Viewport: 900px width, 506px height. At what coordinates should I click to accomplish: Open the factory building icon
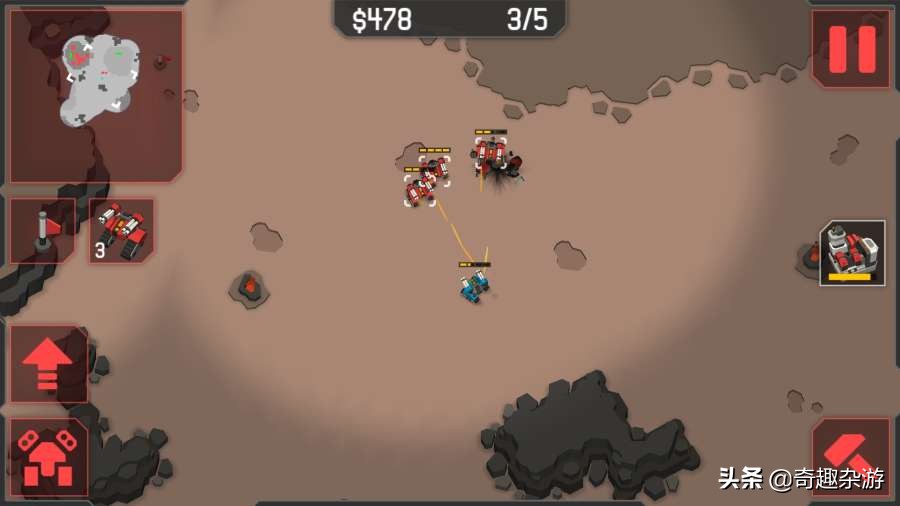pos(852,253)
